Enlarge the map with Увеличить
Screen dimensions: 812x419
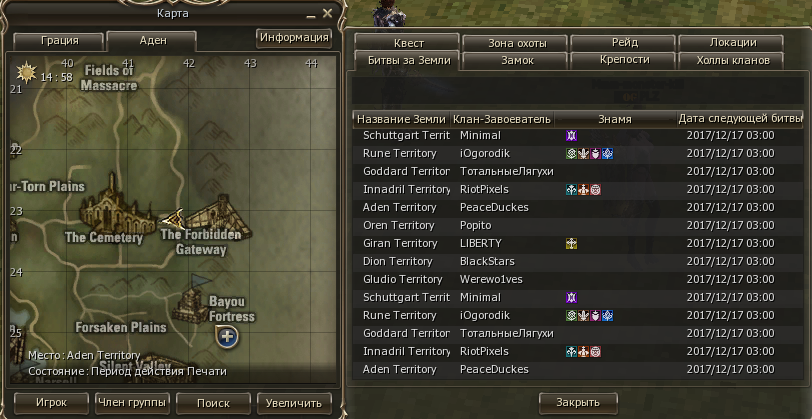pyautogui.click(x=294, y=402)
